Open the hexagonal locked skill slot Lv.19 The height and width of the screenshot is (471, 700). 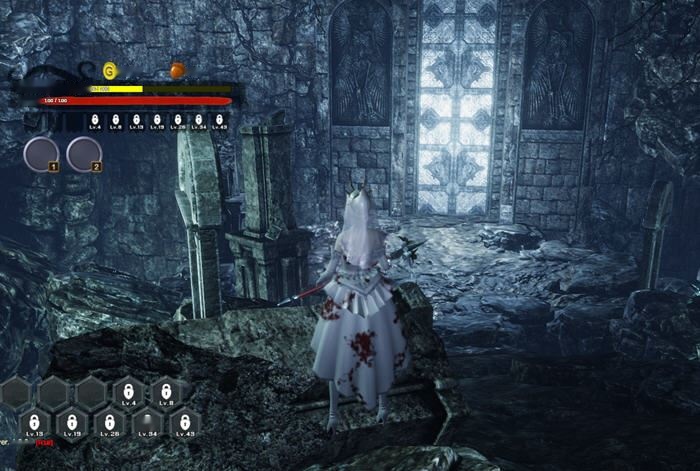[70, 422]
